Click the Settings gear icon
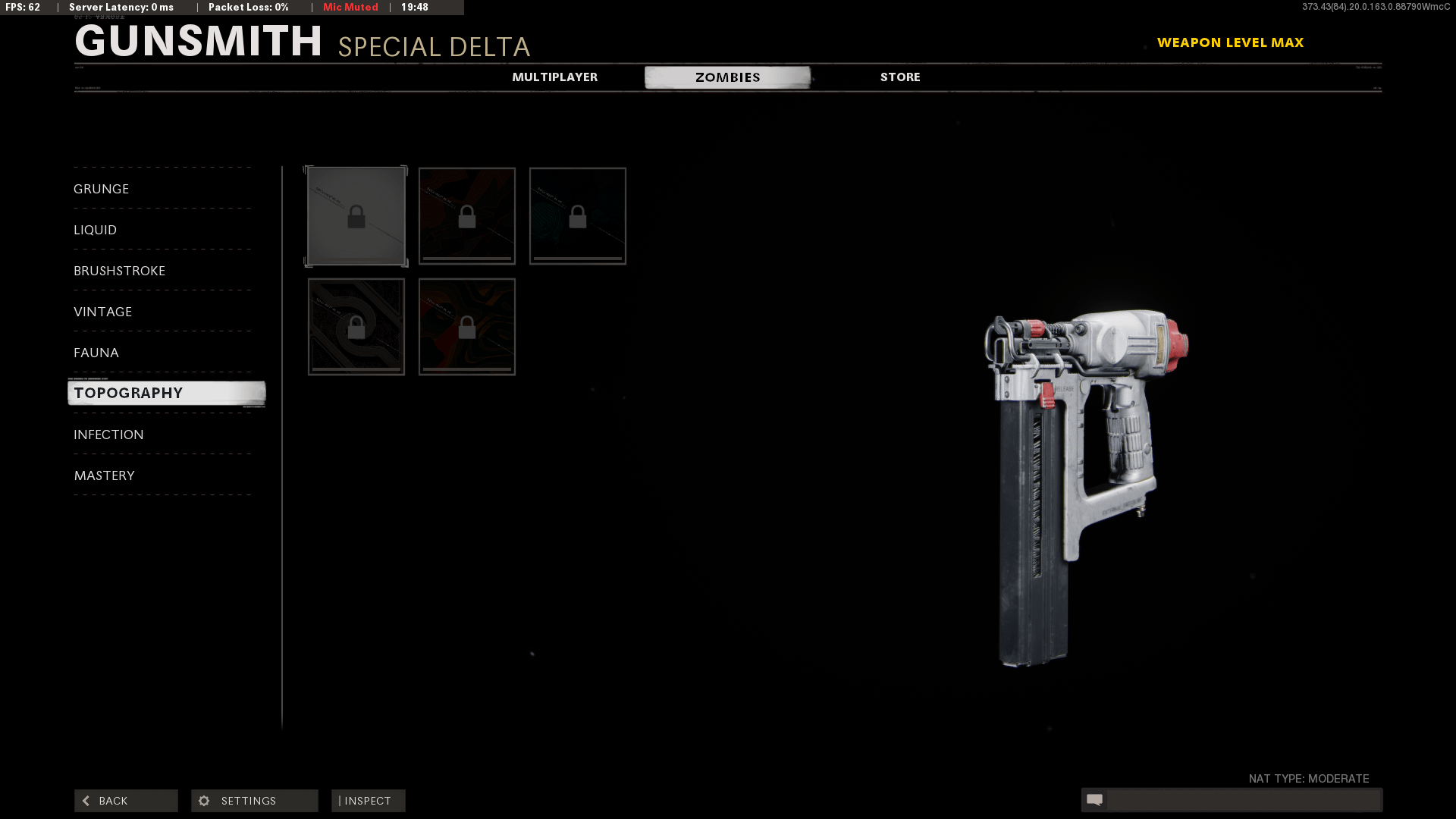 (x=204, y=800)
